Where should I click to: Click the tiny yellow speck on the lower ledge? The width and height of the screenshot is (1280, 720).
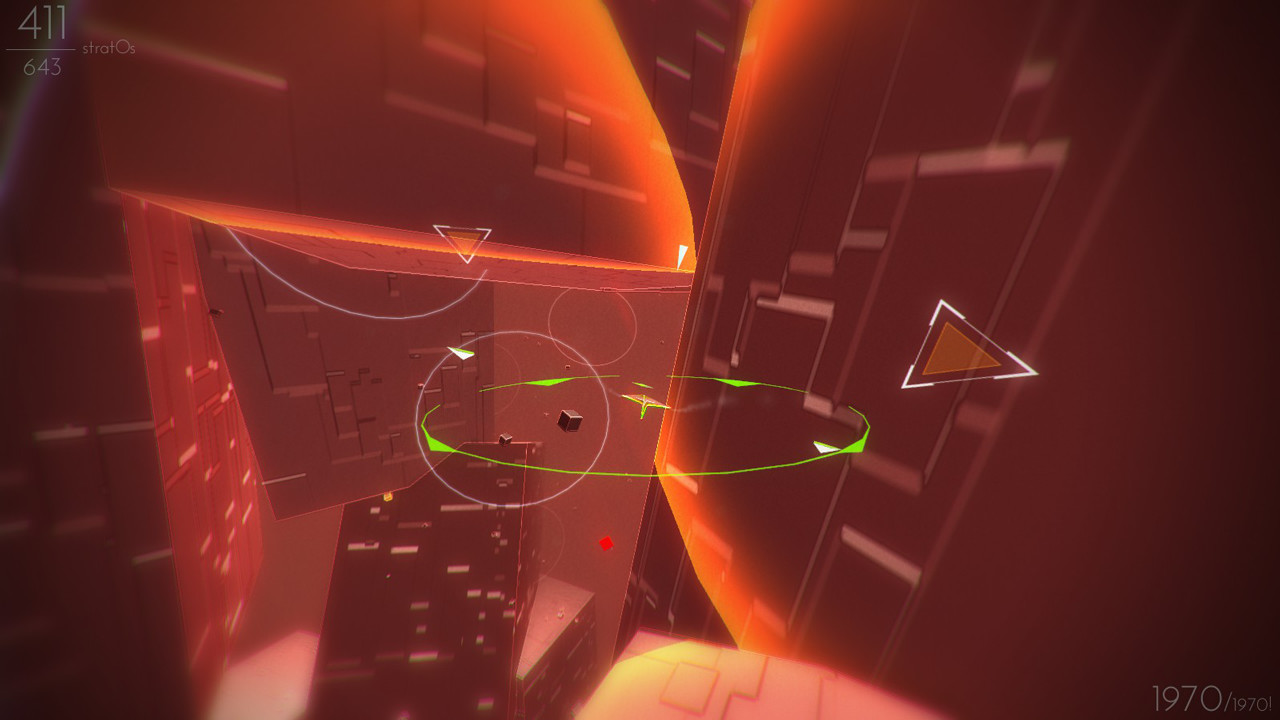point(389,496)
